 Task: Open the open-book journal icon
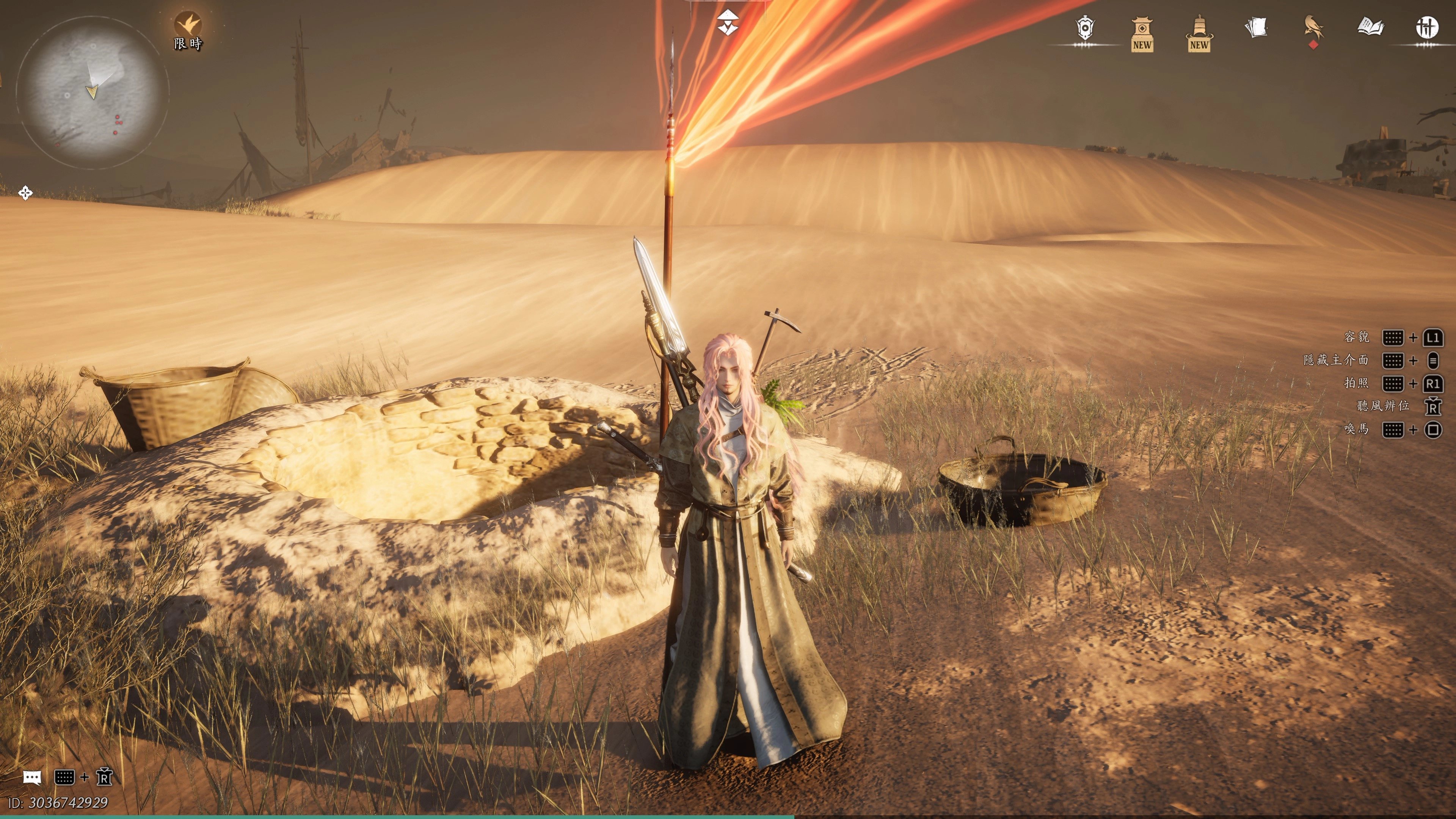click(1371, 27)
